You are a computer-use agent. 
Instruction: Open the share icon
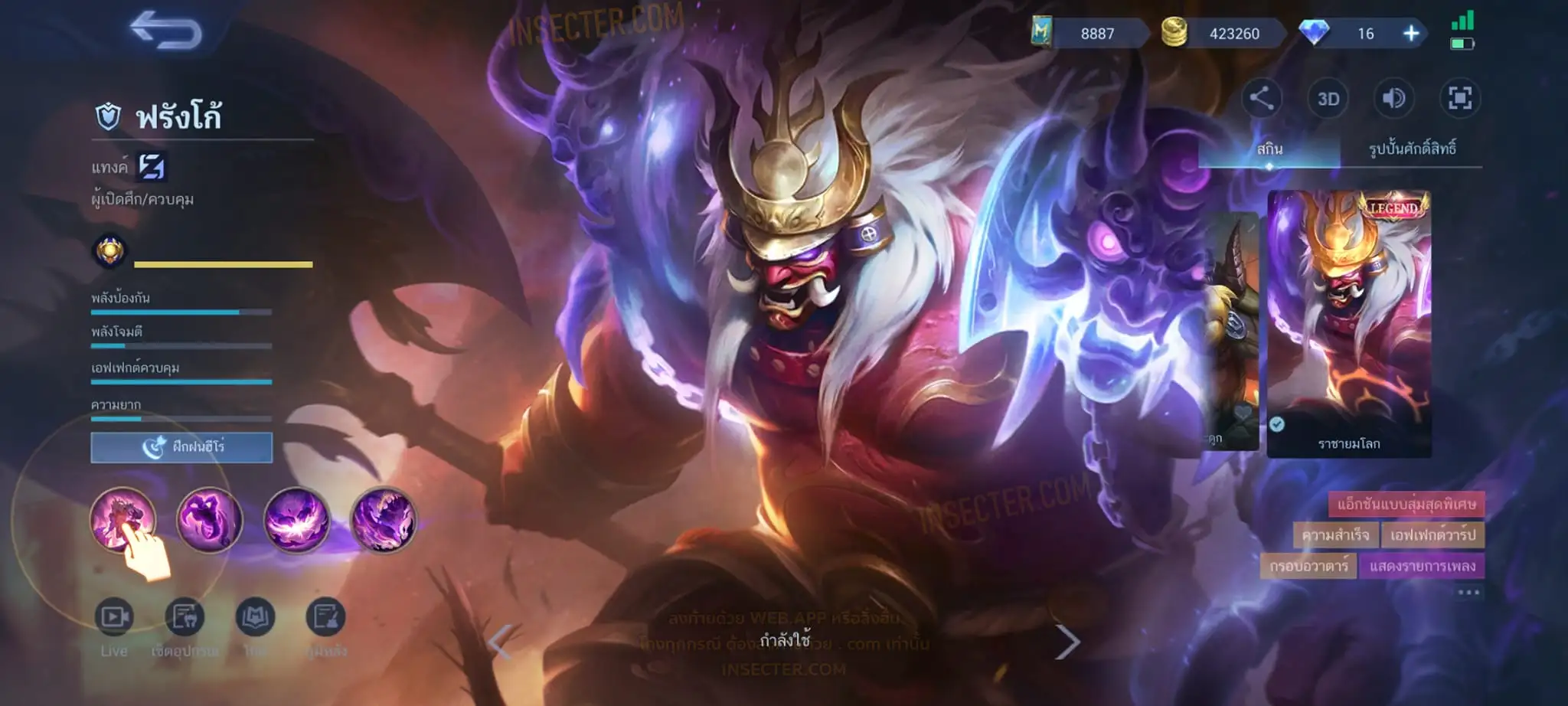[x=1261, y=98]
